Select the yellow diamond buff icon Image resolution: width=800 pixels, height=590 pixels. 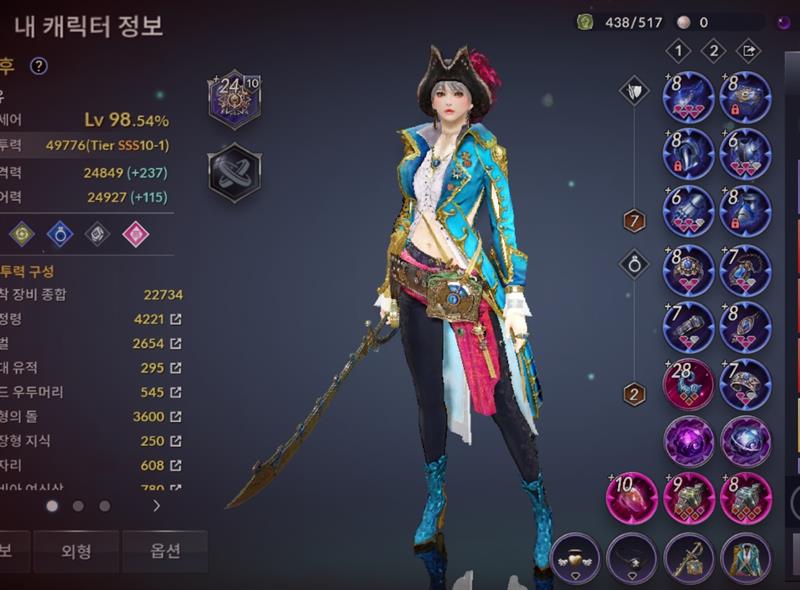22,234
